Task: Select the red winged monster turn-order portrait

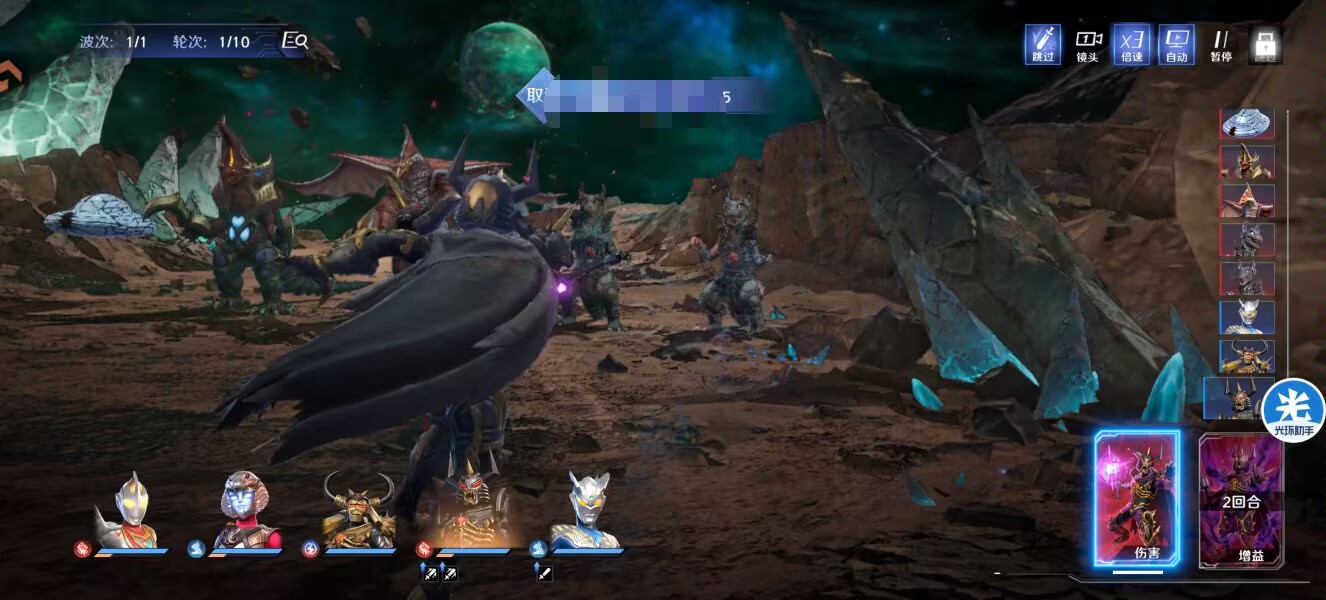Action: pos(1246,201)
